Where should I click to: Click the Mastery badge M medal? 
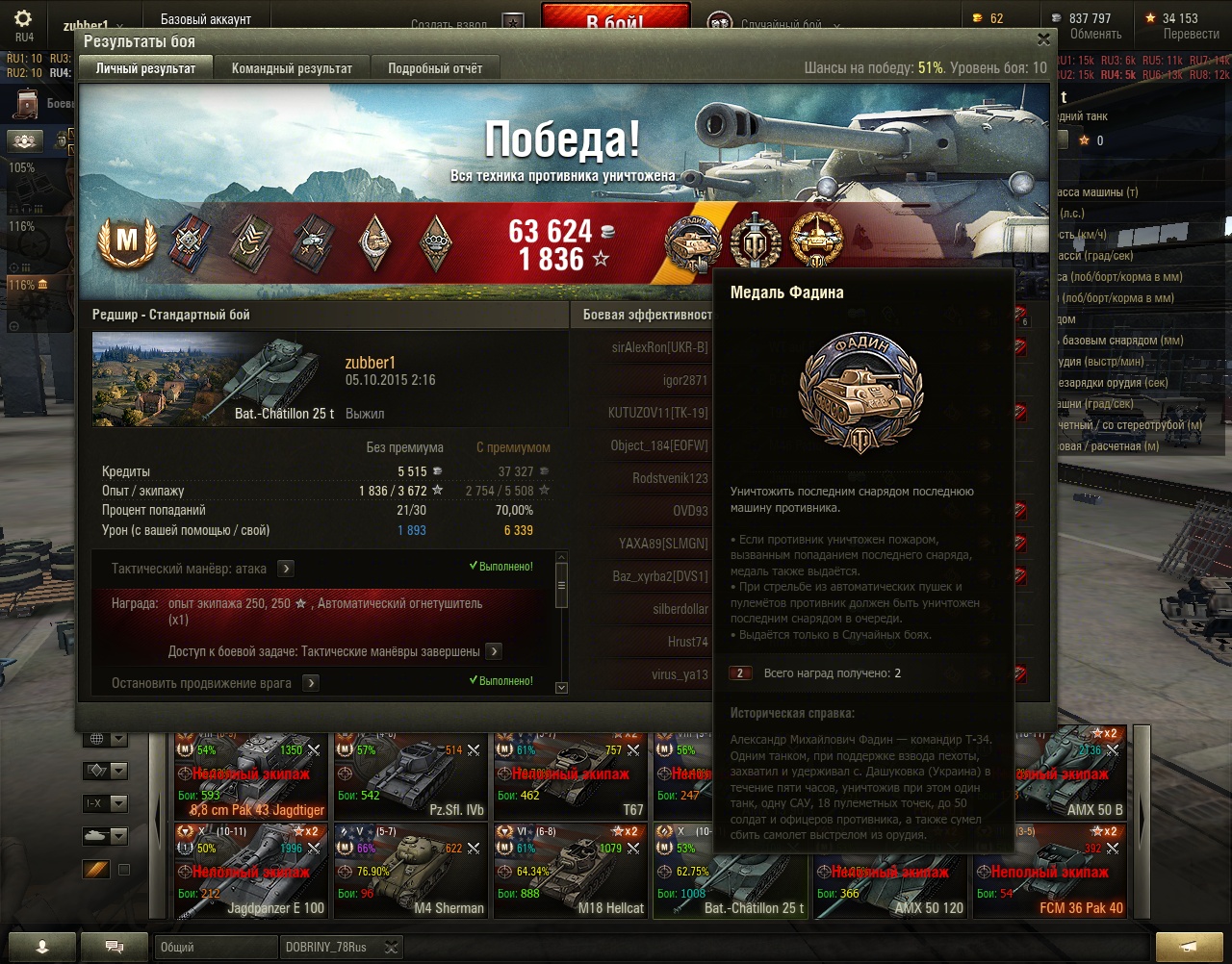[127, 241]
